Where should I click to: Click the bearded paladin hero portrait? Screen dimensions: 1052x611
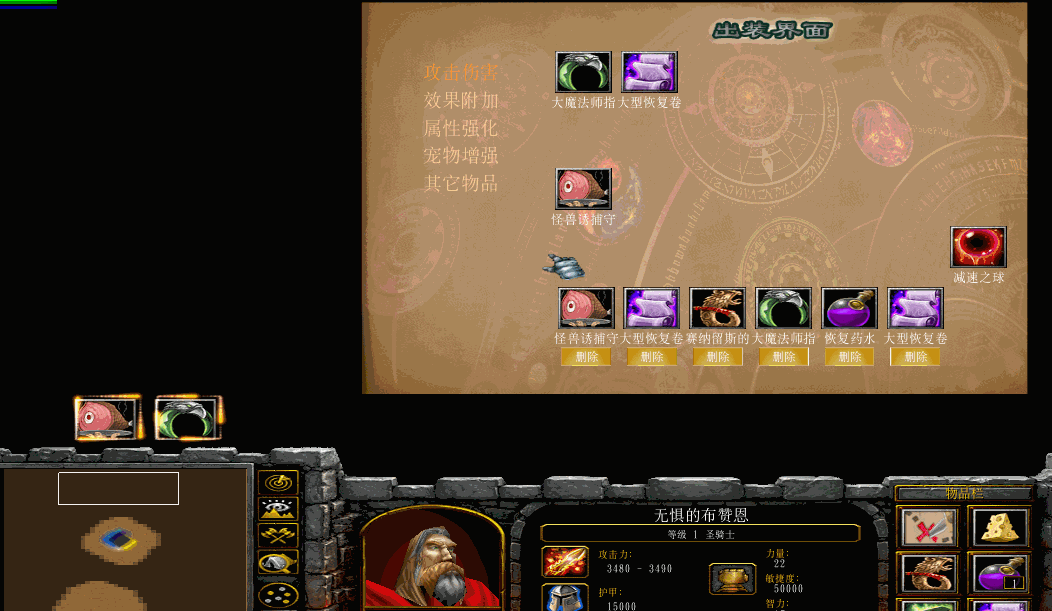click(432, 558)
